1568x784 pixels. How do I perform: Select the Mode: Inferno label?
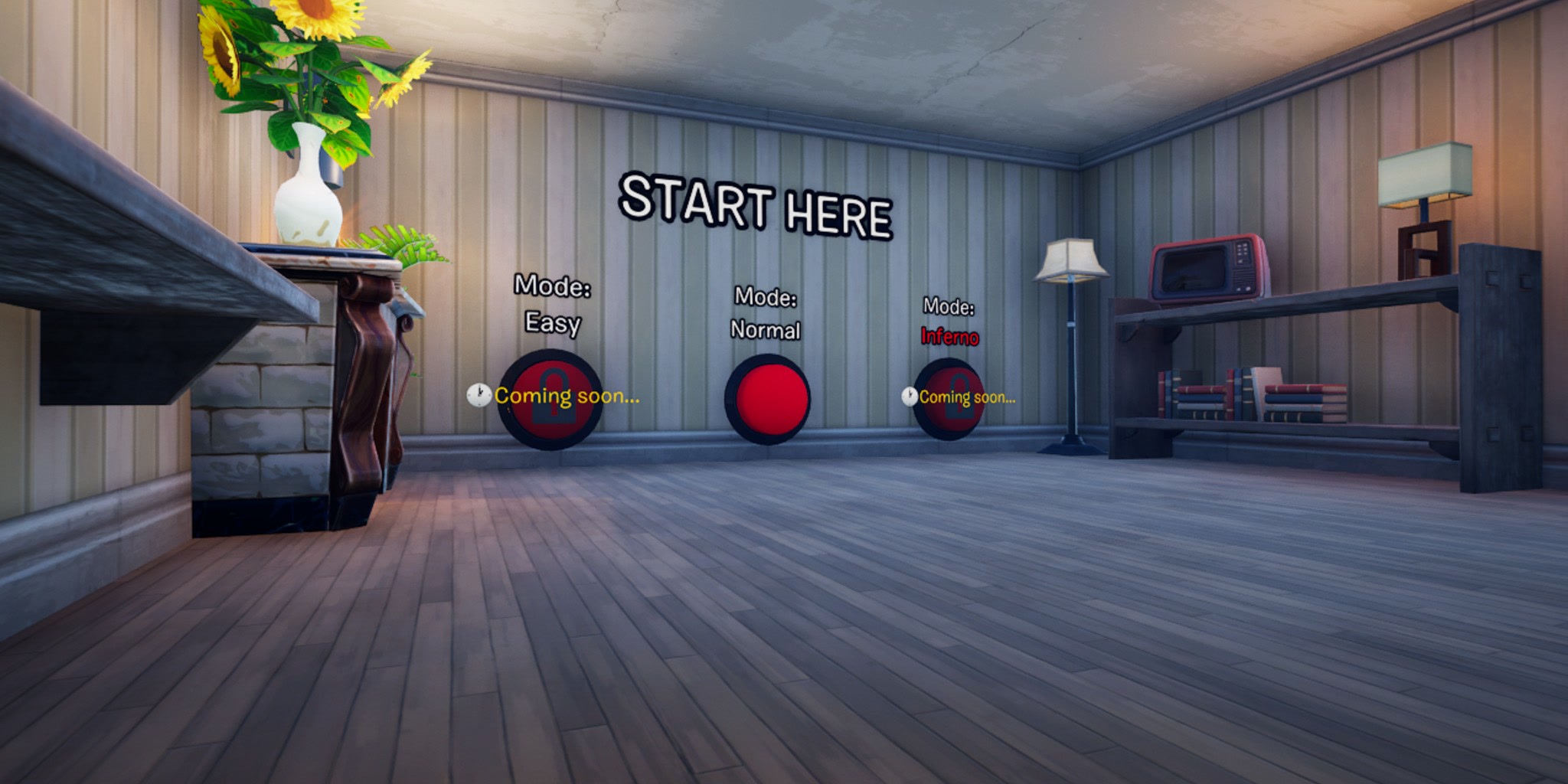click(x=949, y=322)
